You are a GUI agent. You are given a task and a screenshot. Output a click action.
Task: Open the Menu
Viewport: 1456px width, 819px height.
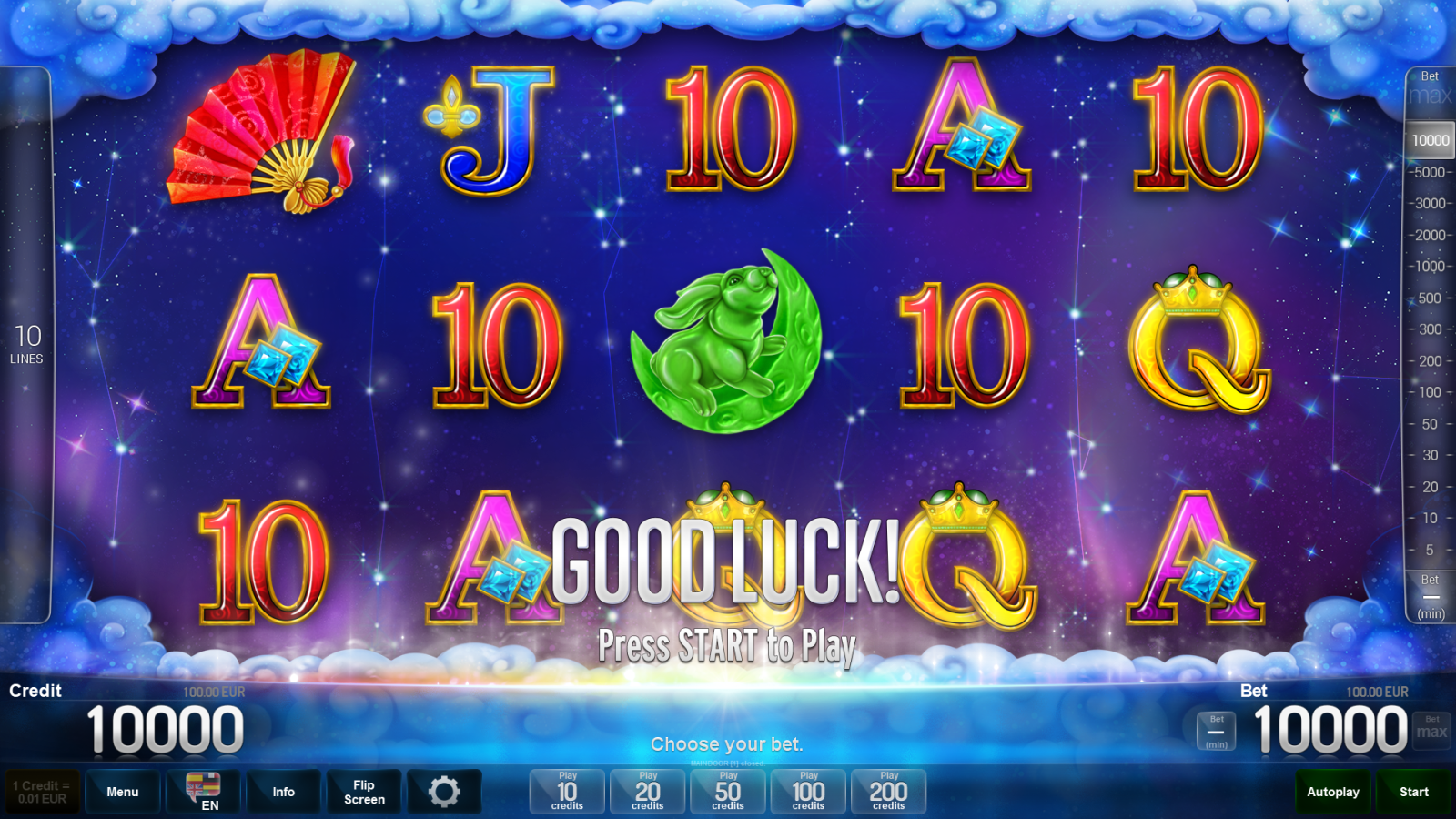tap(122, 792)
